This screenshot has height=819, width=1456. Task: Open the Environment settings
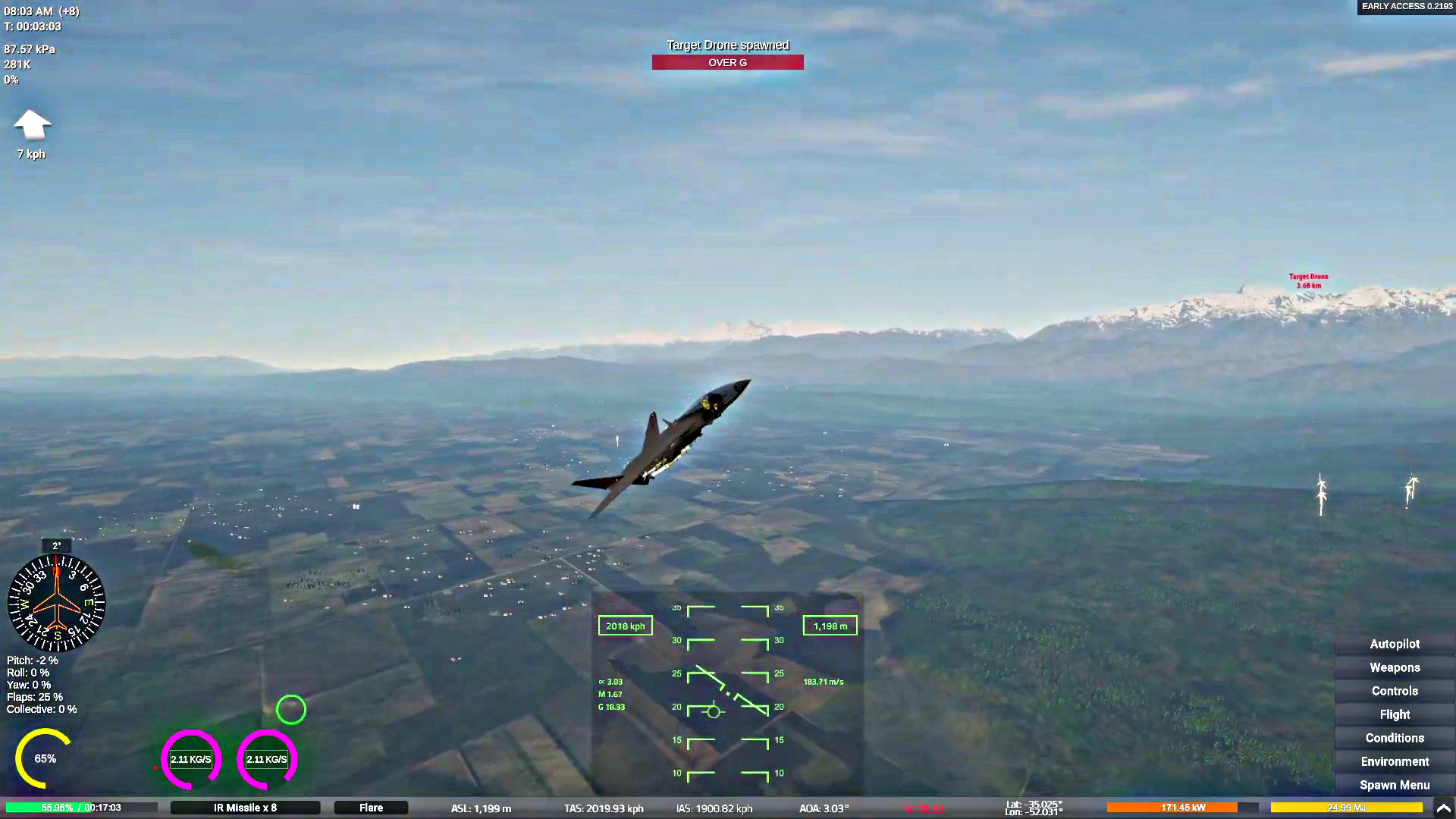(x=1395, y=761)
